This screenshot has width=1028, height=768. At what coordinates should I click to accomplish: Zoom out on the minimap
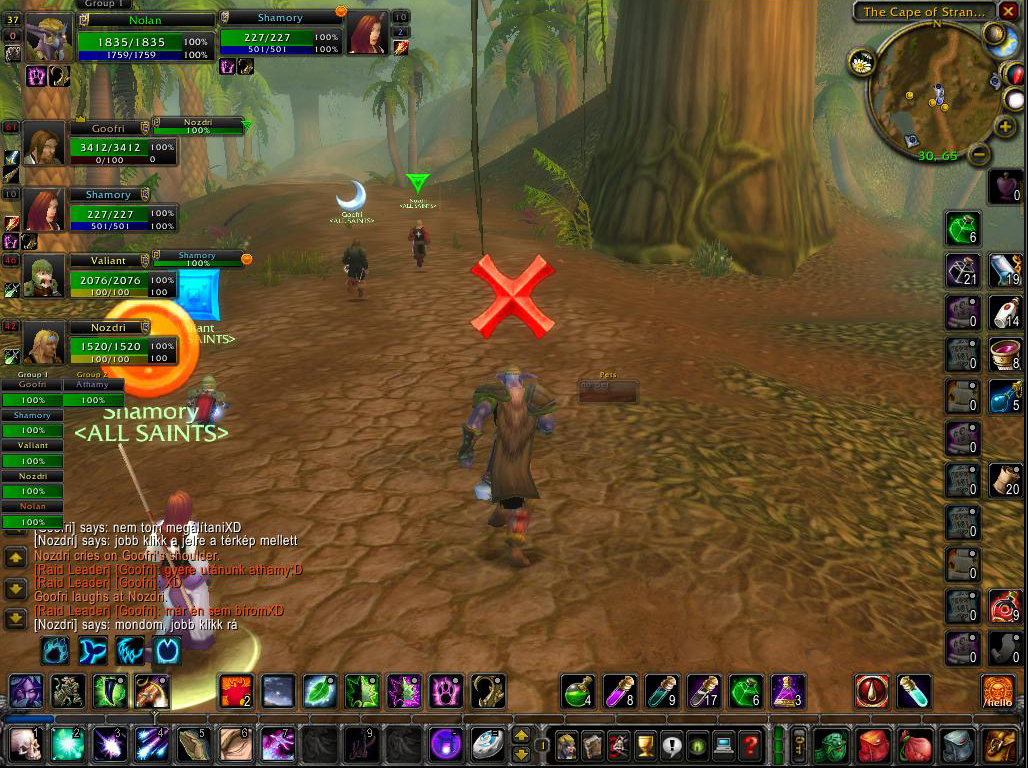(x=980, y=154)
